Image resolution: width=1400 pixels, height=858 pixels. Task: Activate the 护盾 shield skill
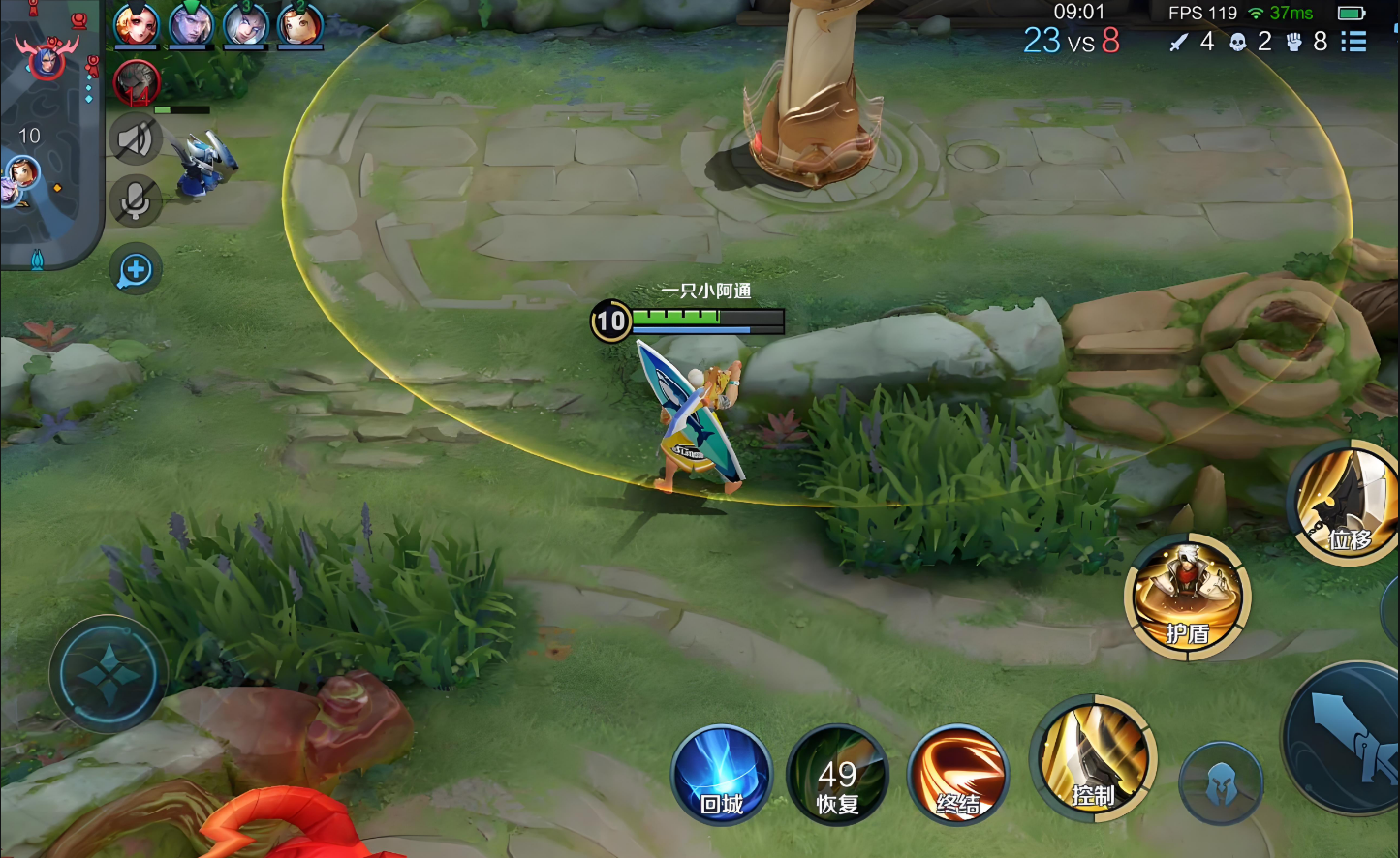pos(1187,596)
